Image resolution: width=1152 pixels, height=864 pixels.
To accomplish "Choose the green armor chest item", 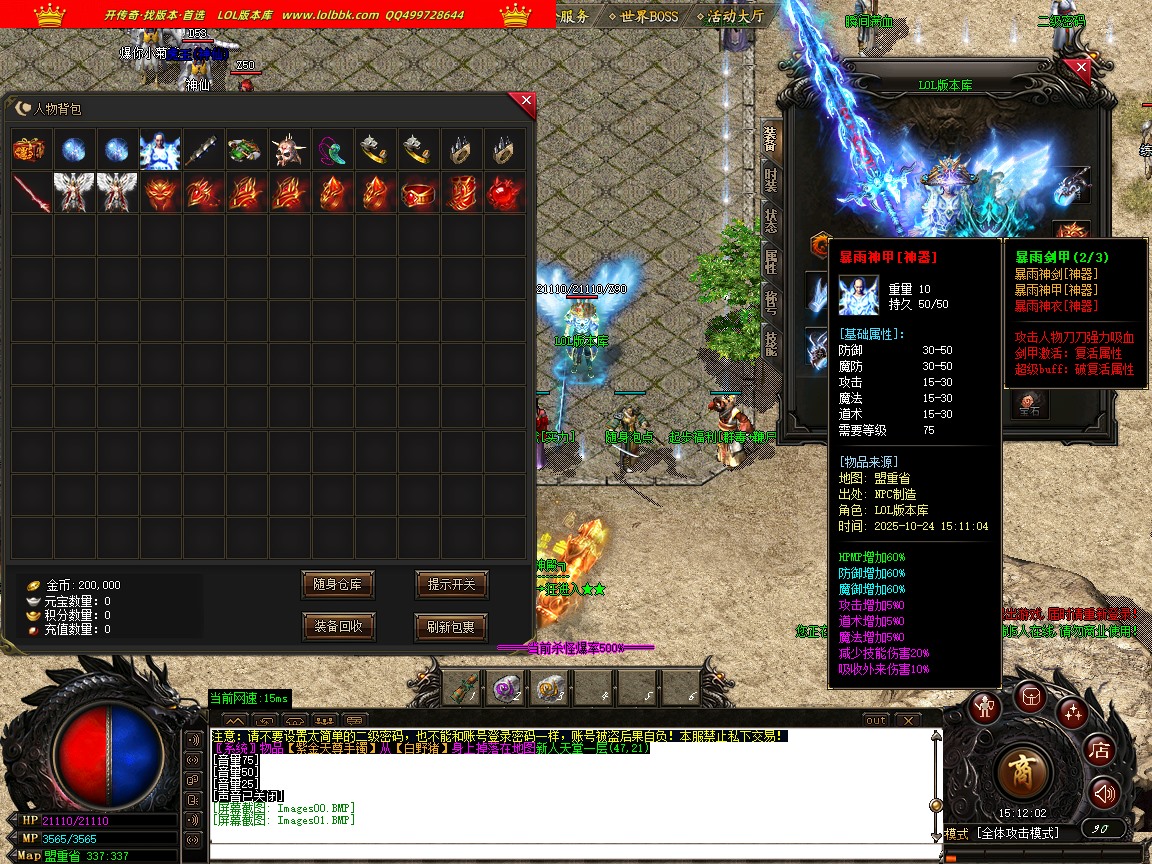I will (247, 150).
